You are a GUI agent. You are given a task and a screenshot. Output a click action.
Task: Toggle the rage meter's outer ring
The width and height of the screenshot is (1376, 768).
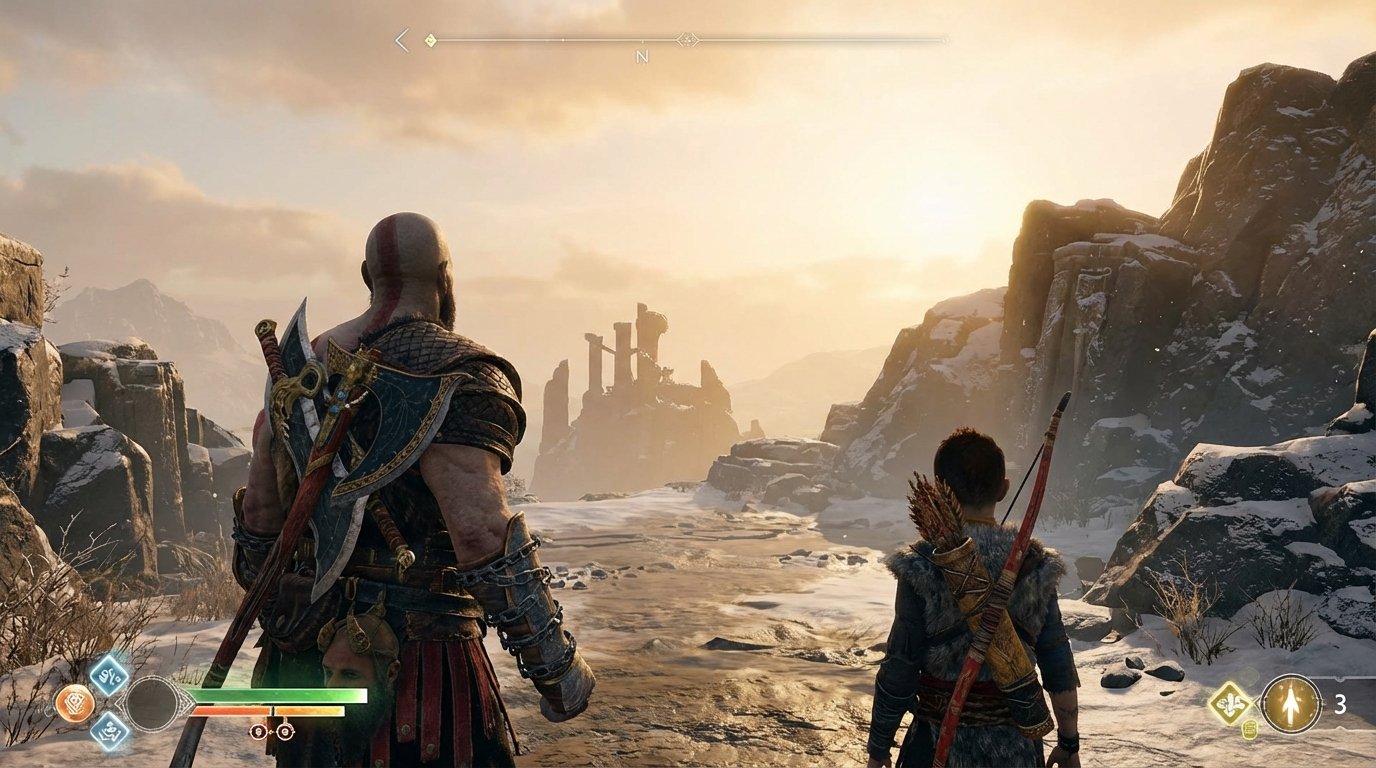[x=153, y=677]
